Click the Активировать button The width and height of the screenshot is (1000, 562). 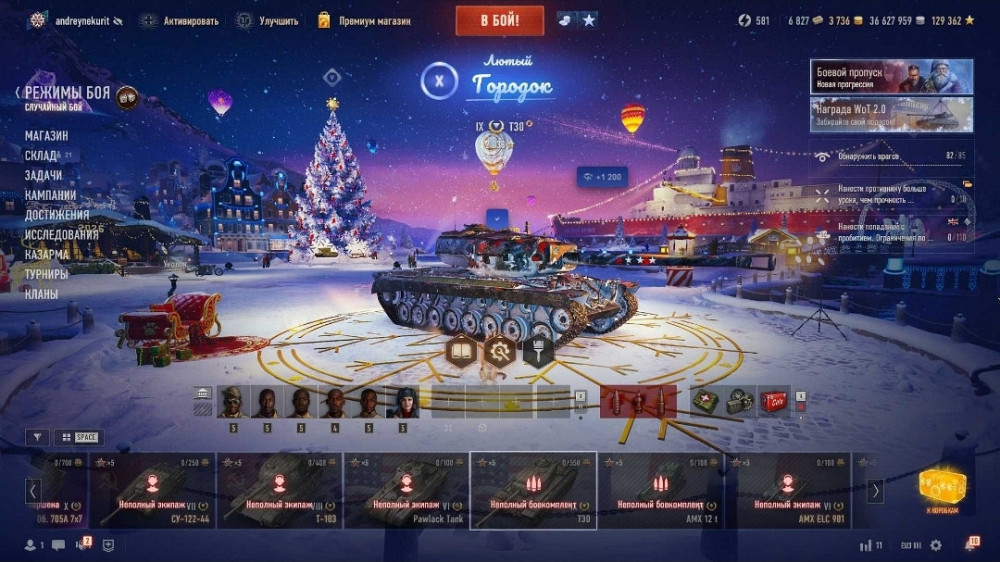tap(181, 20)
